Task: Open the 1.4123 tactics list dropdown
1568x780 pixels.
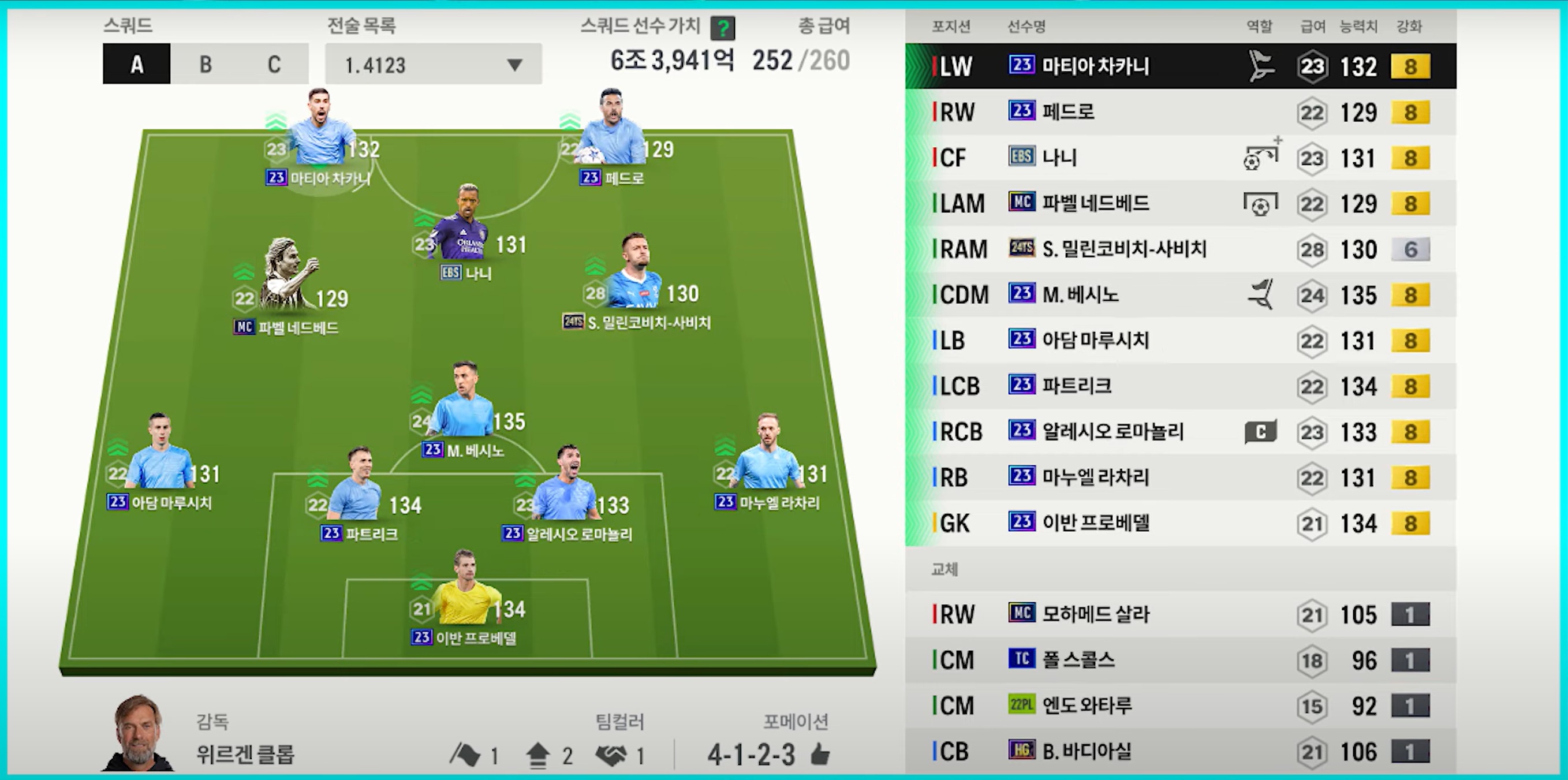Action: tap(433, 64)
